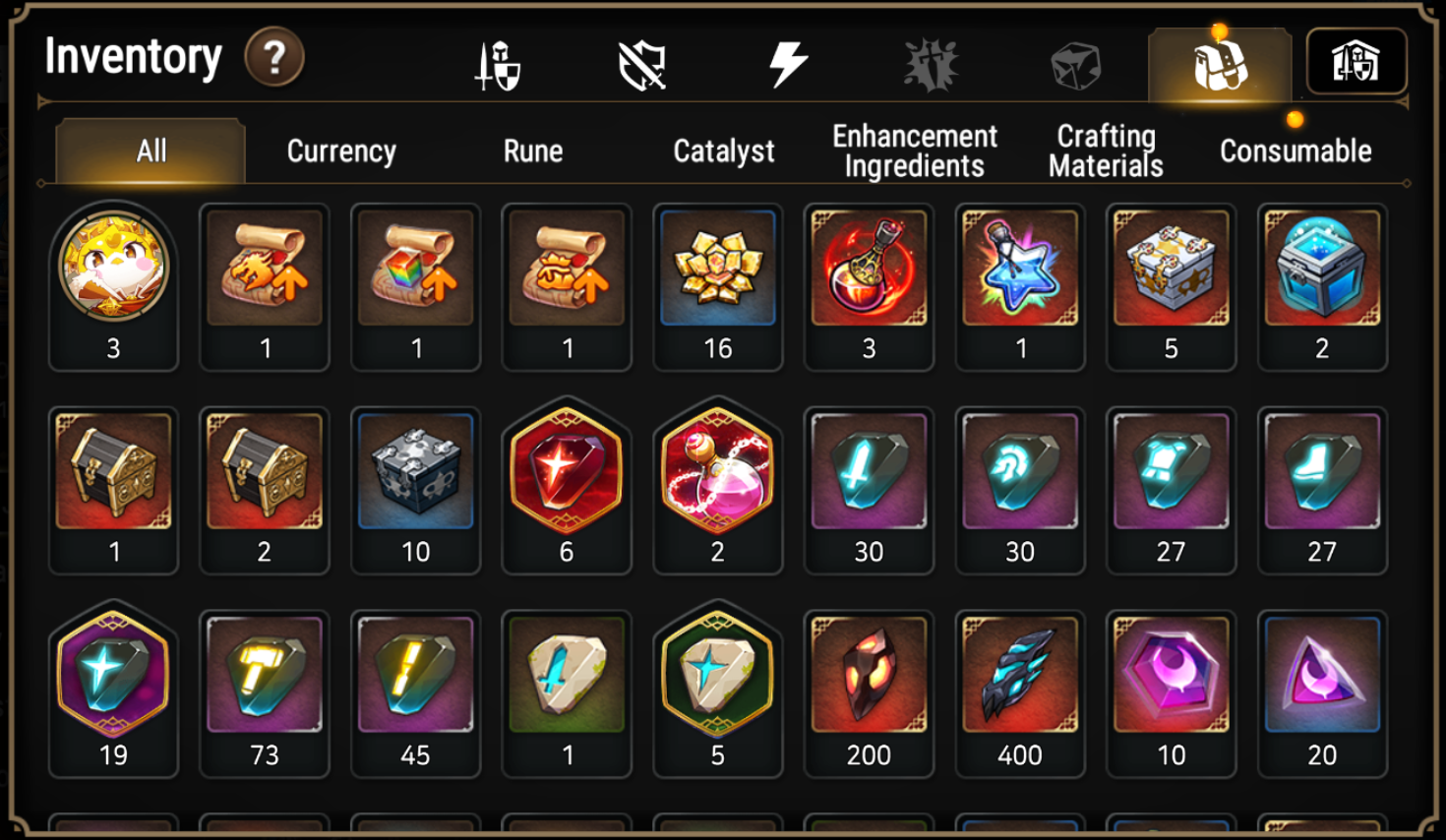1446x840 pixels.
Task: Switch to the Currency tab
Action: click(338, 150)
